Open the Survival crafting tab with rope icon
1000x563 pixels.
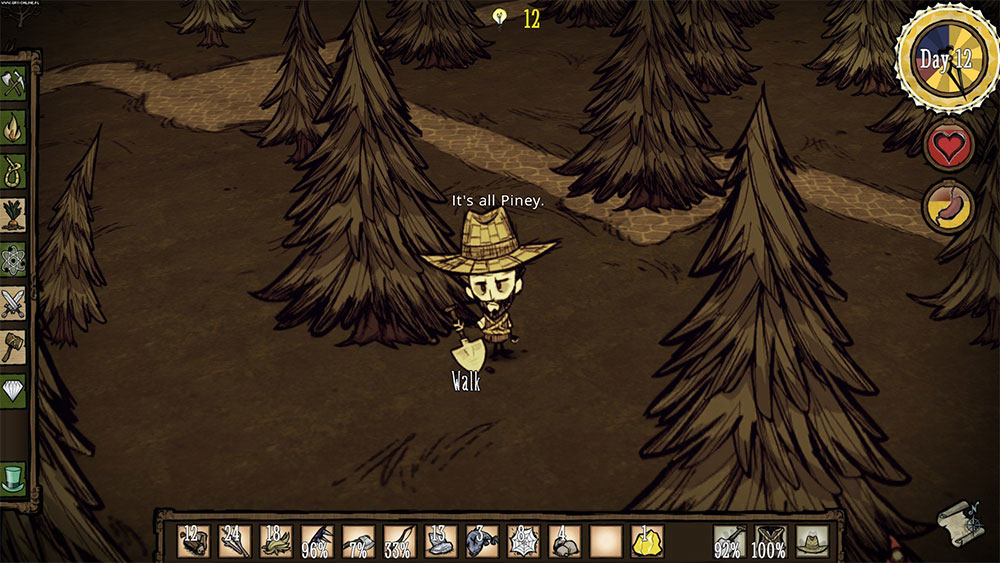tap(14, 170)
